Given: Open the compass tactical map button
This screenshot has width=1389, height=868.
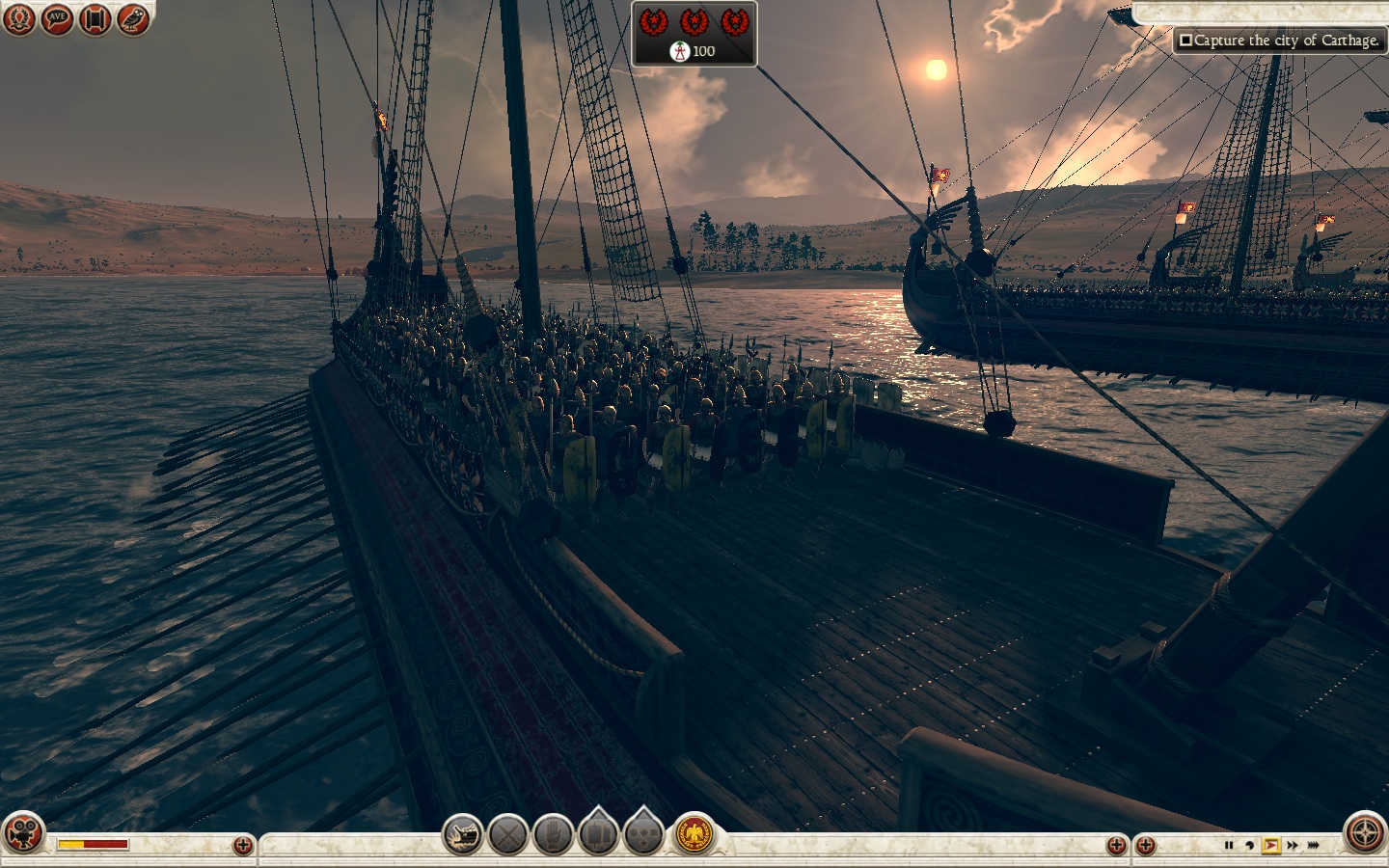Looking at the screenshot, I should pyautogui.click(x=1365, y=834).
